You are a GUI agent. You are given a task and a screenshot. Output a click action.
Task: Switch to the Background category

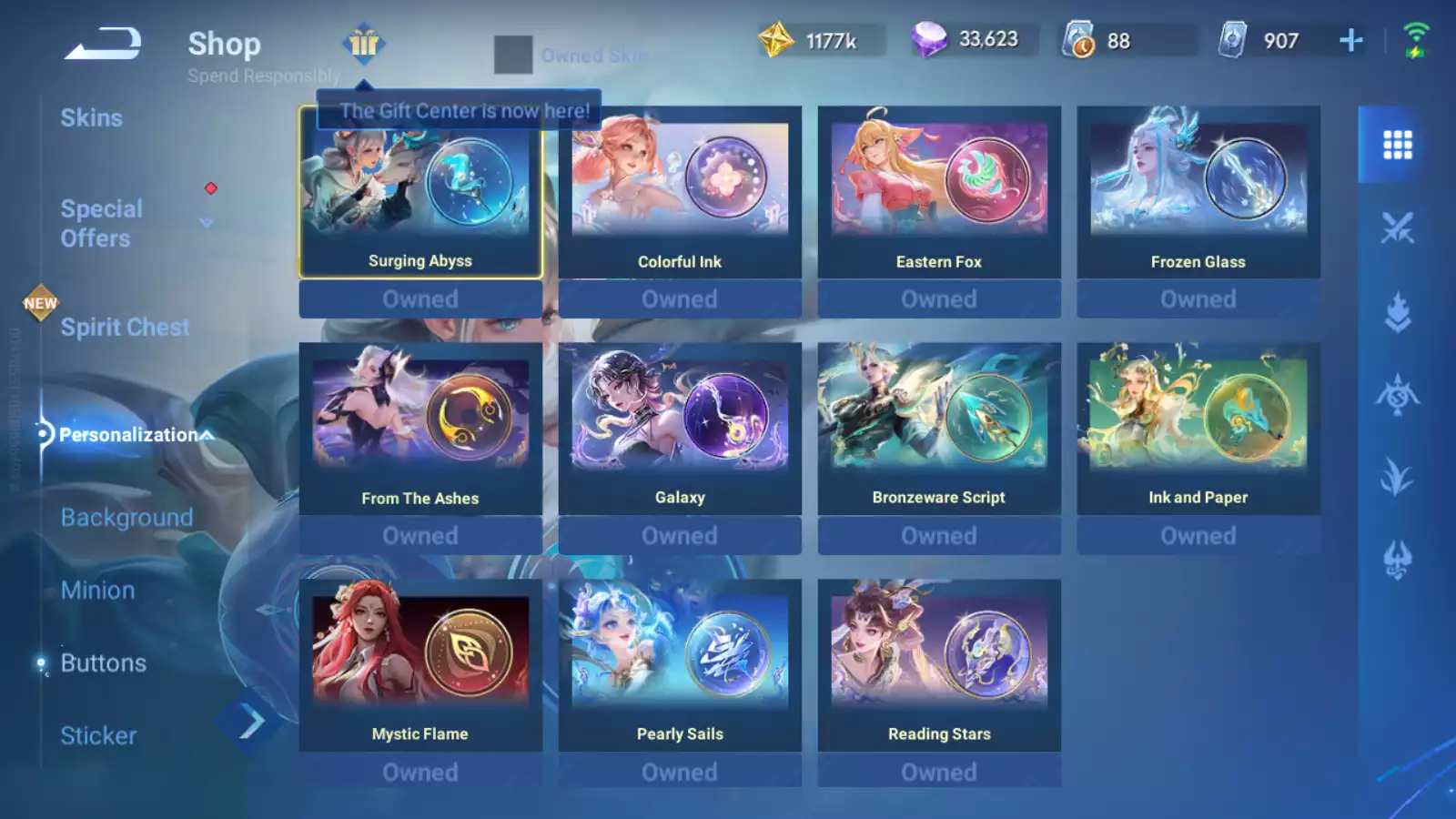(x=126, y=518)
